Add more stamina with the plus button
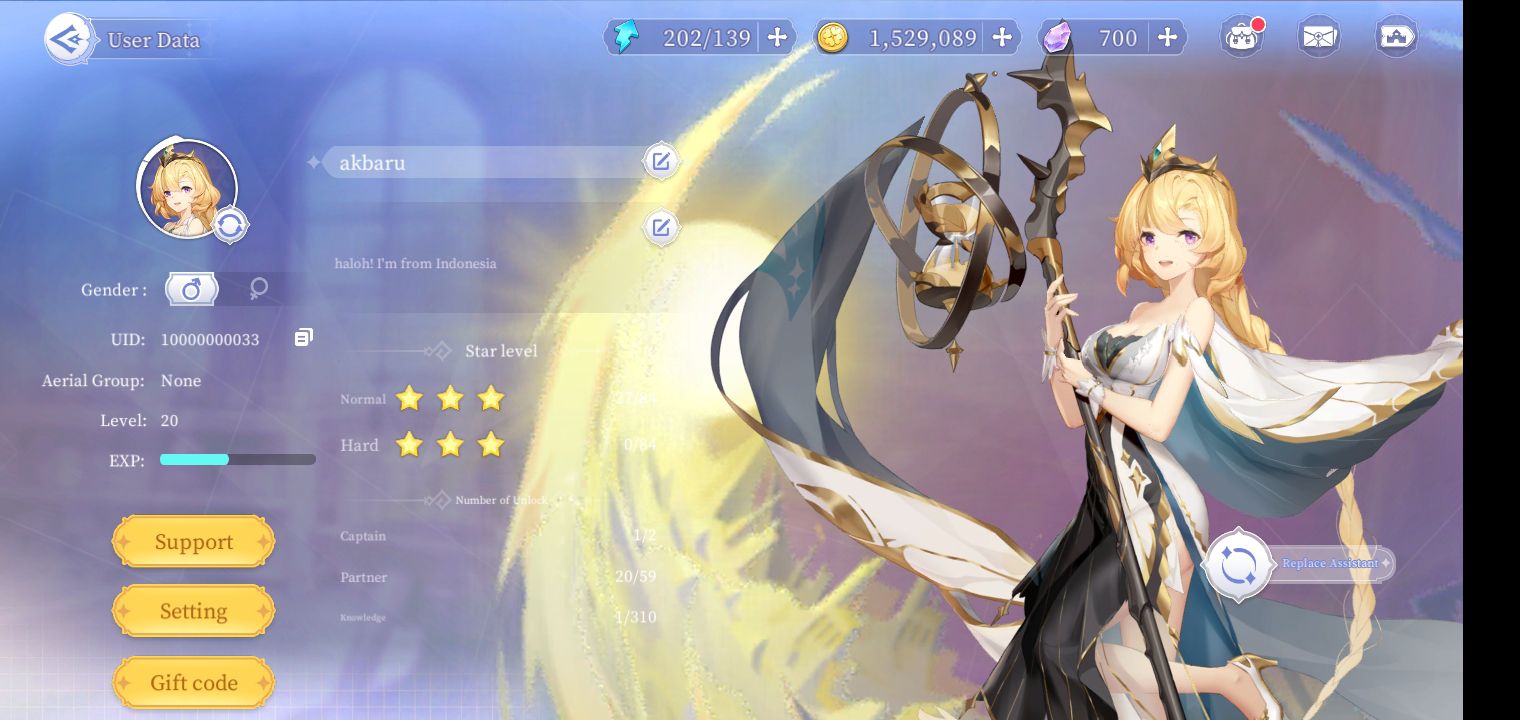Screen dimensions: 1520x720 [777, 38]
